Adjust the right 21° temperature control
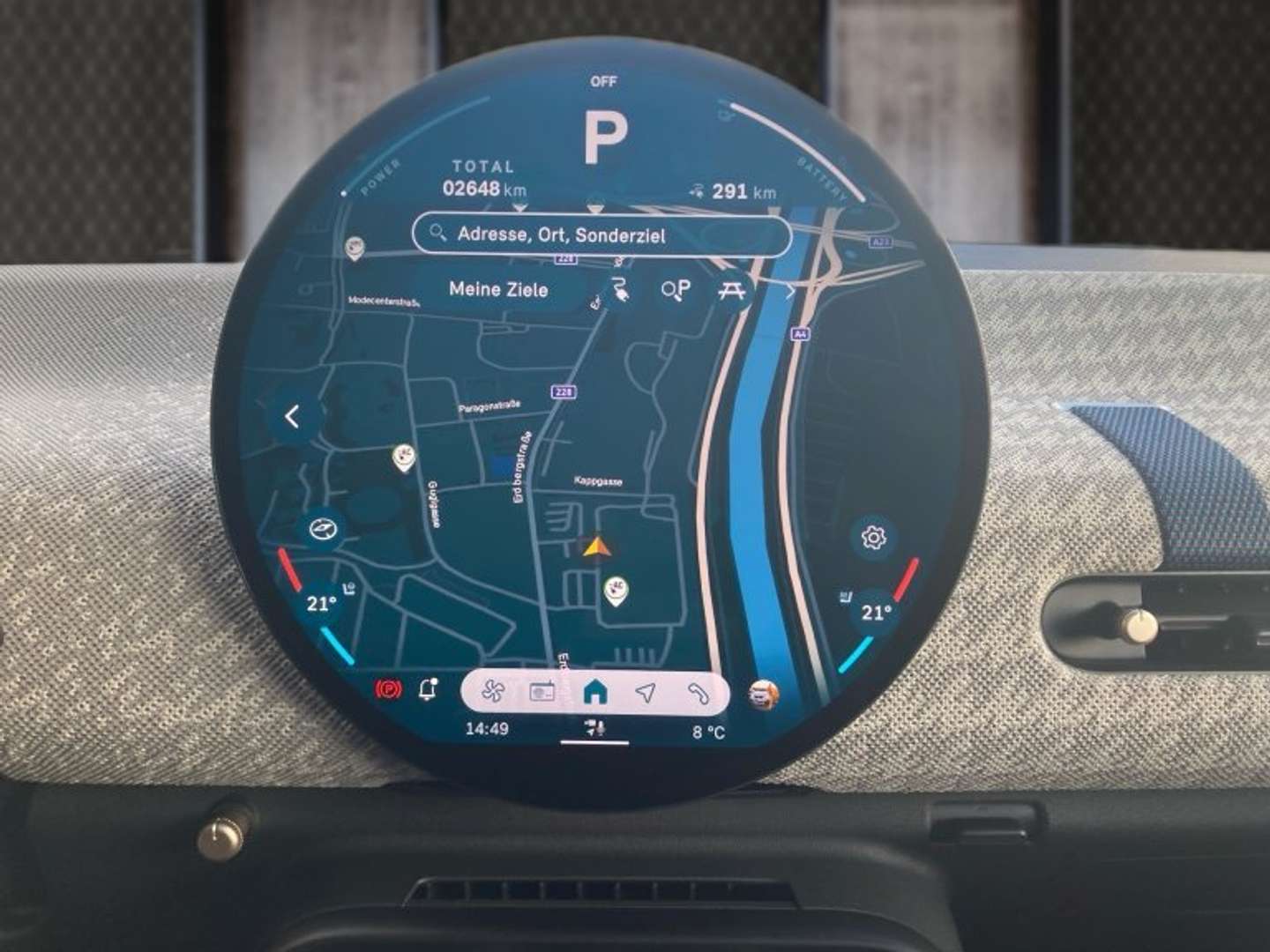 (875, 612)
